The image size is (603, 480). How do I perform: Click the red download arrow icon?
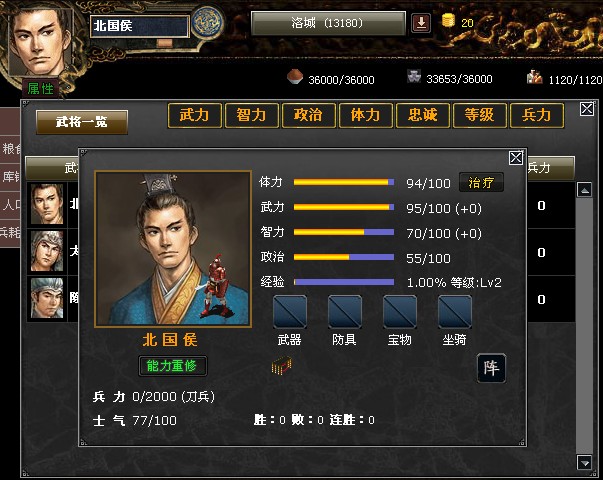(x=421, y=23)
